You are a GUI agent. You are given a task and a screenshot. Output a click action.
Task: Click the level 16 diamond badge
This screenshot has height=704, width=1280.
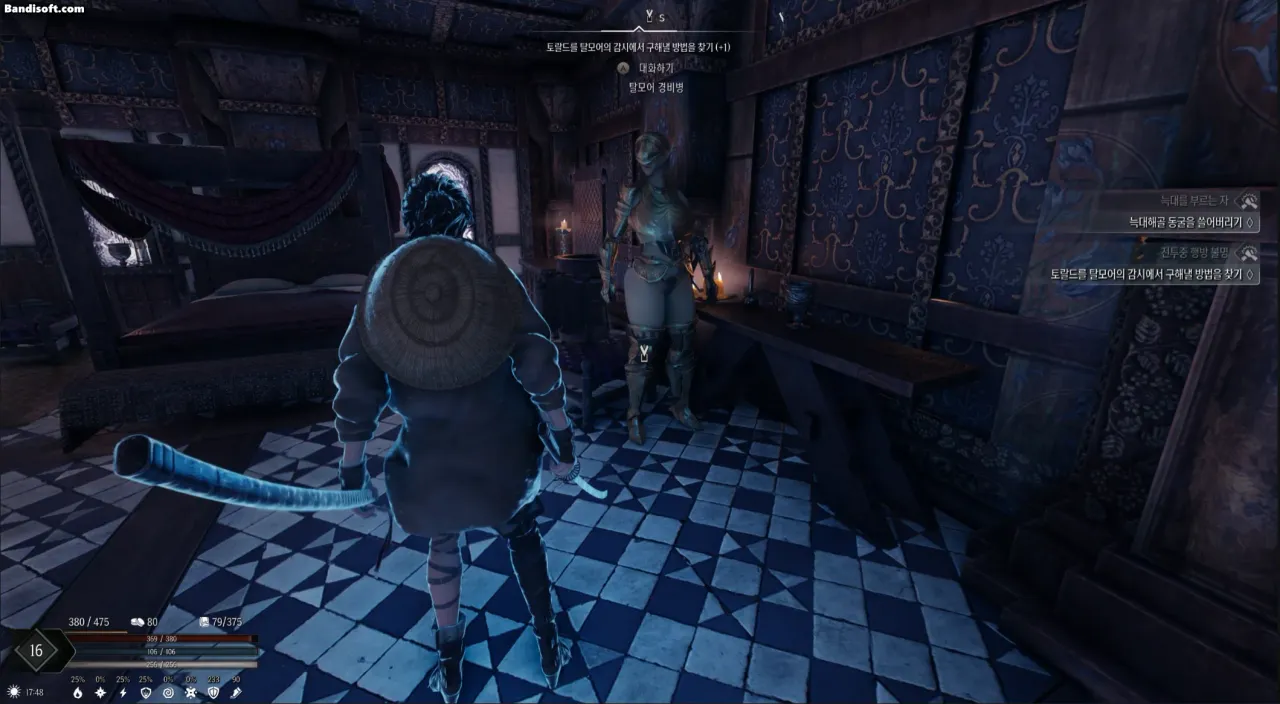click(36, 650)
